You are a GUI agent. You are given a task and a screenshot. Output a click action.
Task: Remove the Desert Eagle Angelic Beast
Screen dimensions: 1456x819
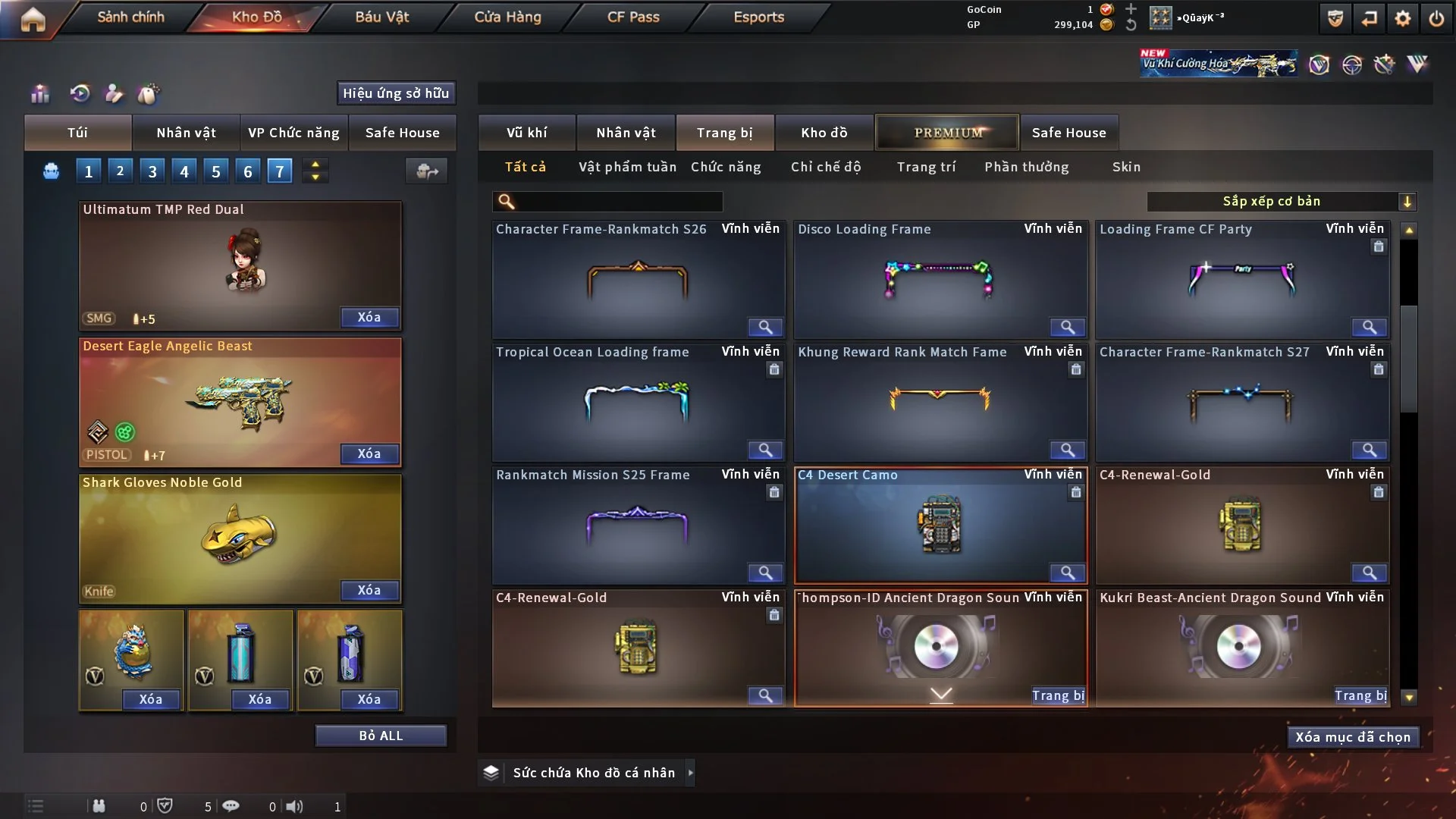pos(369,453)
